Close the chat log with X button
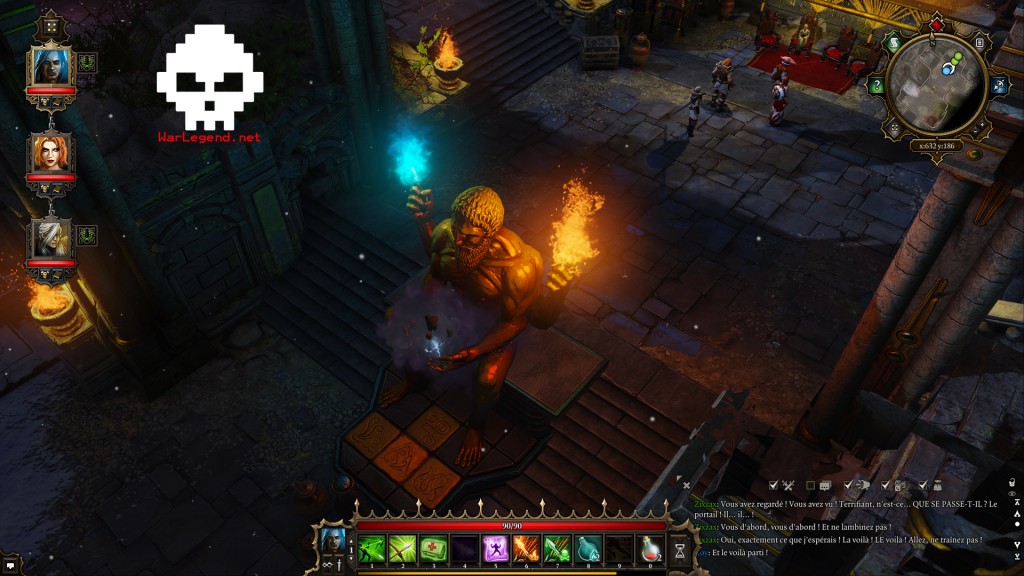 686,485
